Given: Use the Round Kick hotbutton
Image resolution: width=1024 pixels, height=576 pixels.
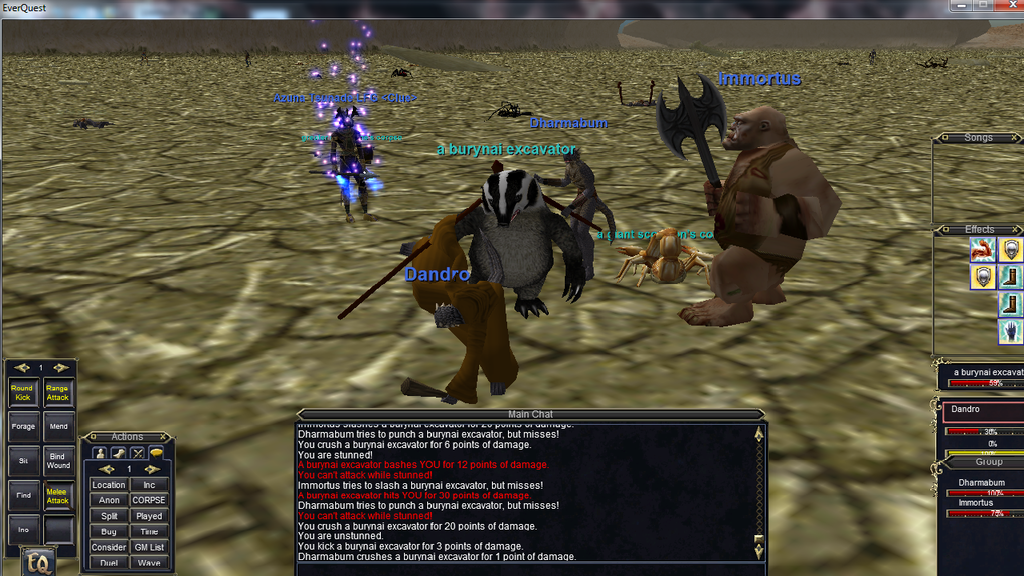Looking at the screenshot, I should point(22,393).
